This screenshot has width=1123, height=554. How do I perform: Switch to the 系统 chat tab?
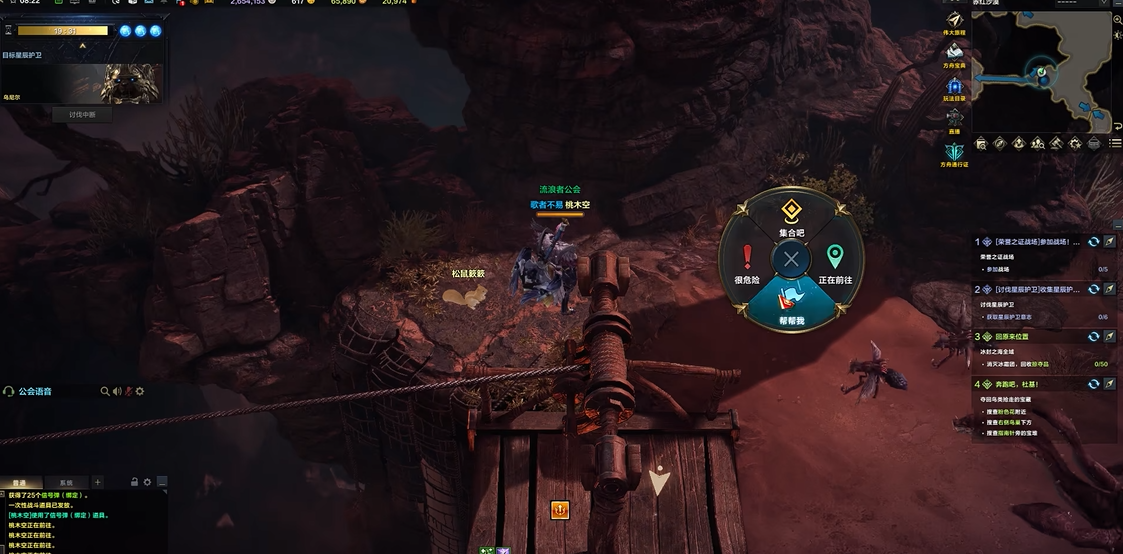click(x=66, y=482)
